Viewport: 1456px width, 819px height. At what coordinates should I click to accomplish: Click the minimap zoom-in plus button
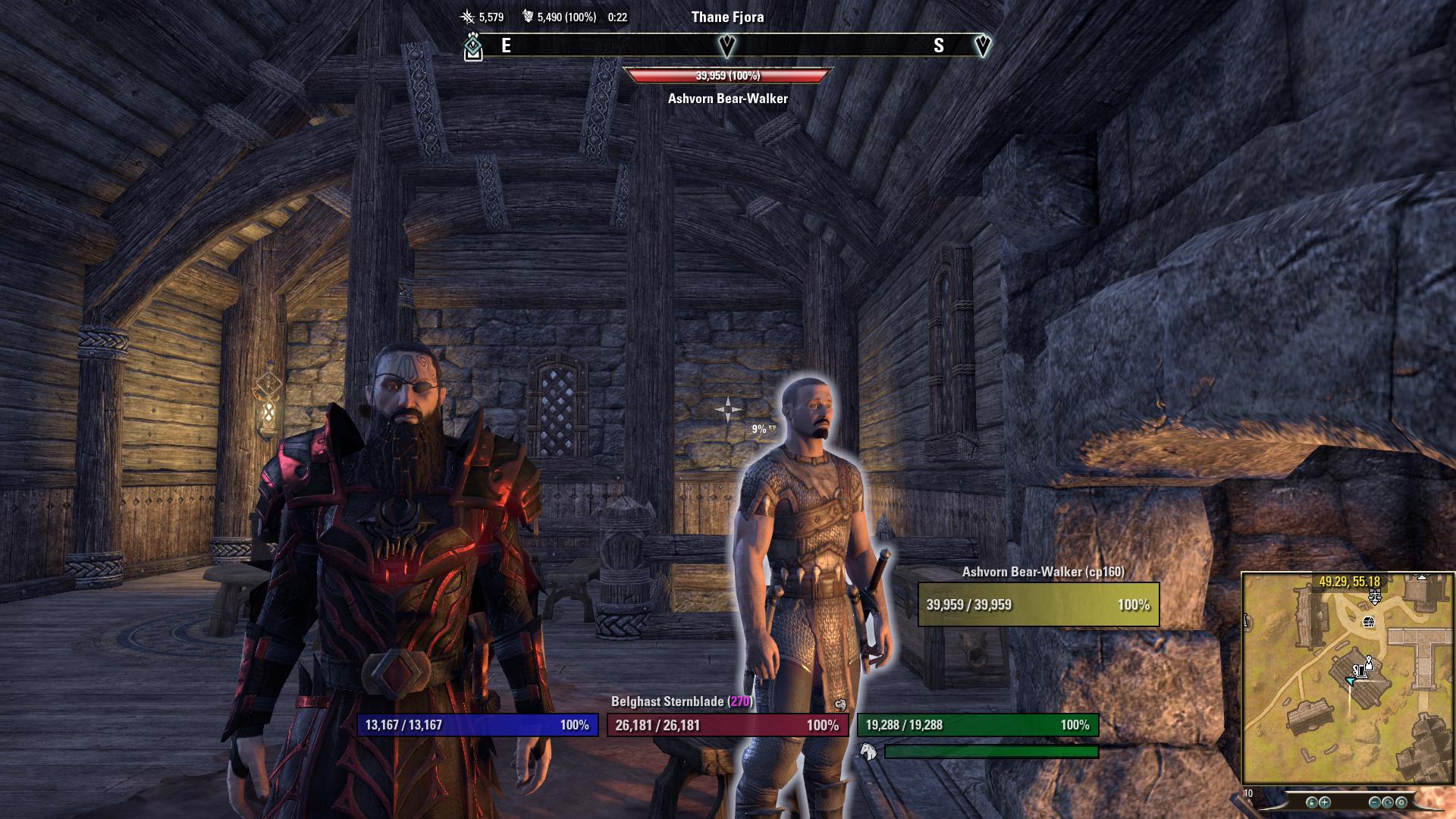(x=1324, y=802)
